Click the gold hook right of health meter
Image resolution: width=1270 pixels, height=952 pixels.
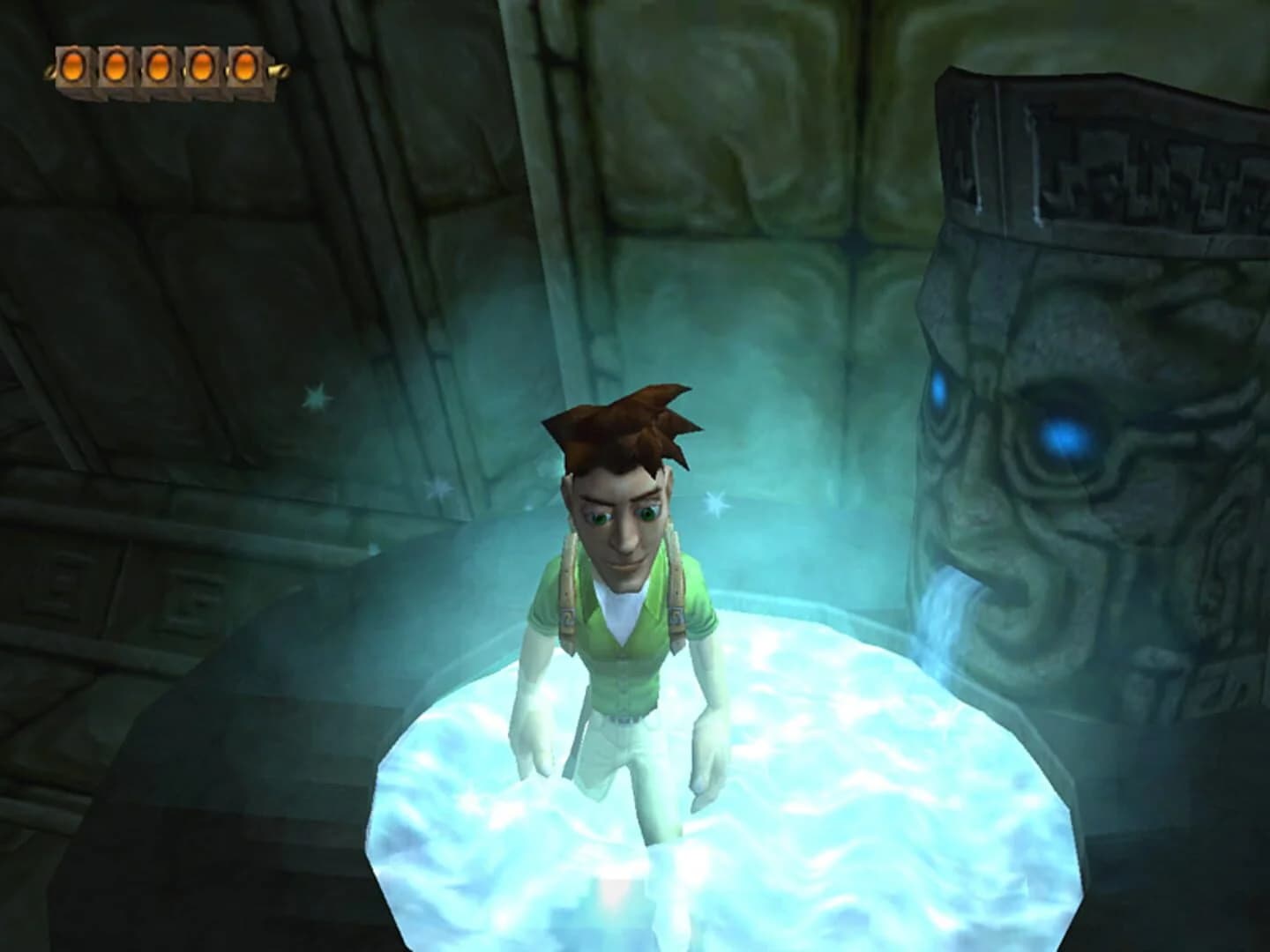pyautogui.click(x=278, y=69)
